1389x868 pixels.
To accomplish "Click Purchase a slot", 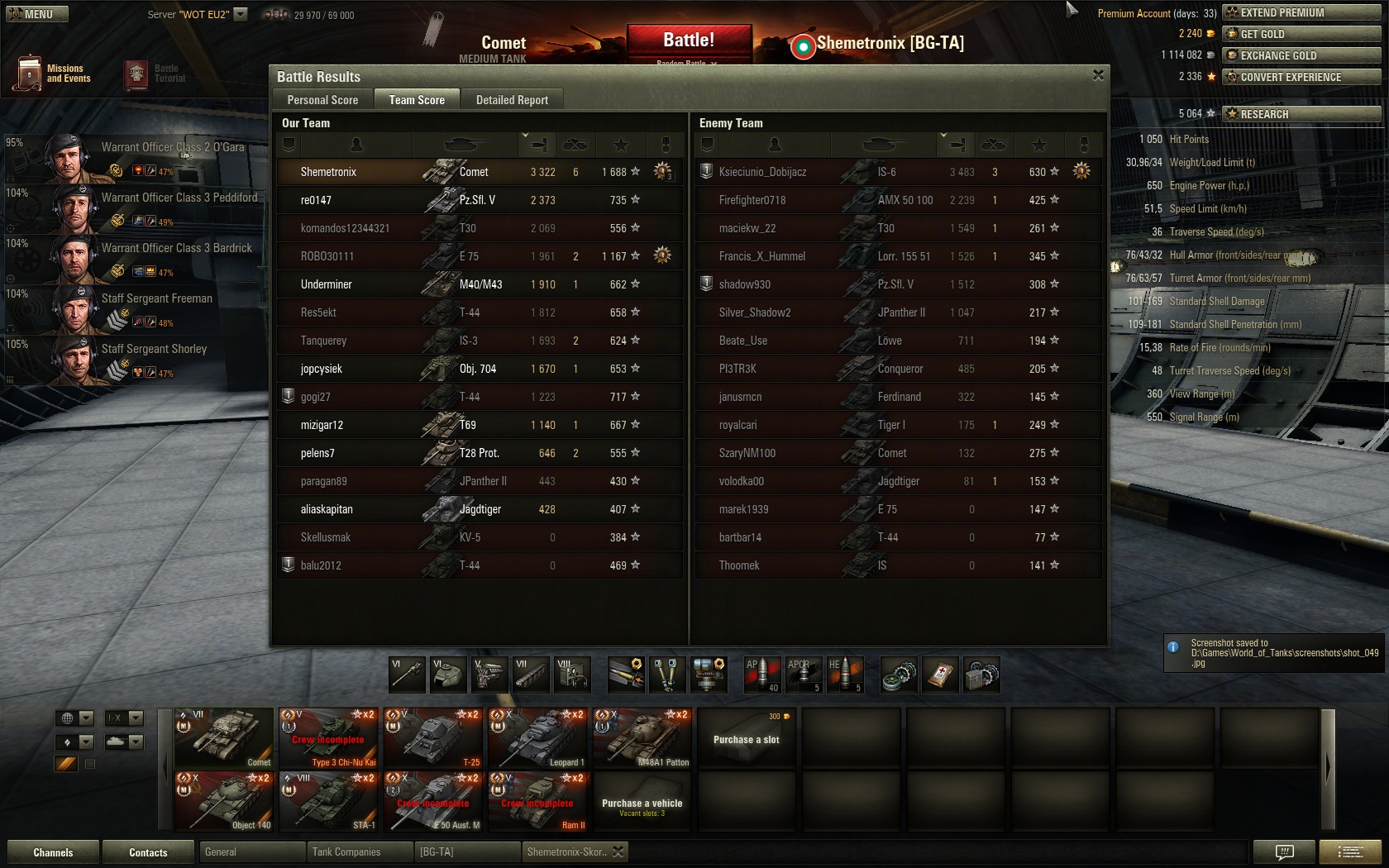I will [x=746, y=738].
